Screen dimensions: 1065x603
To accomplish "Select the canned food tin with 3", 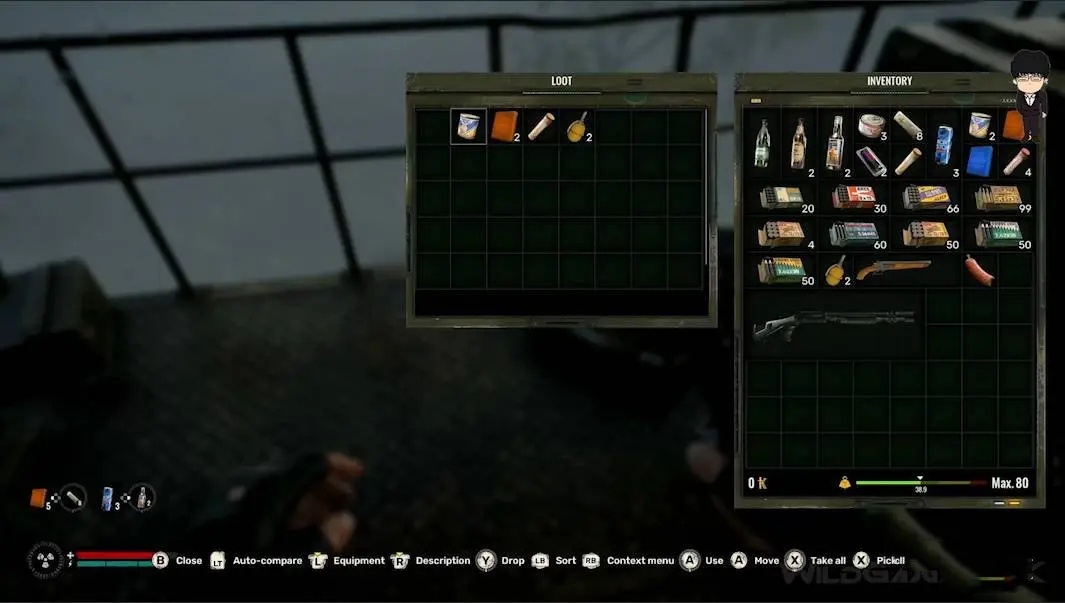I will click(871, 126).
